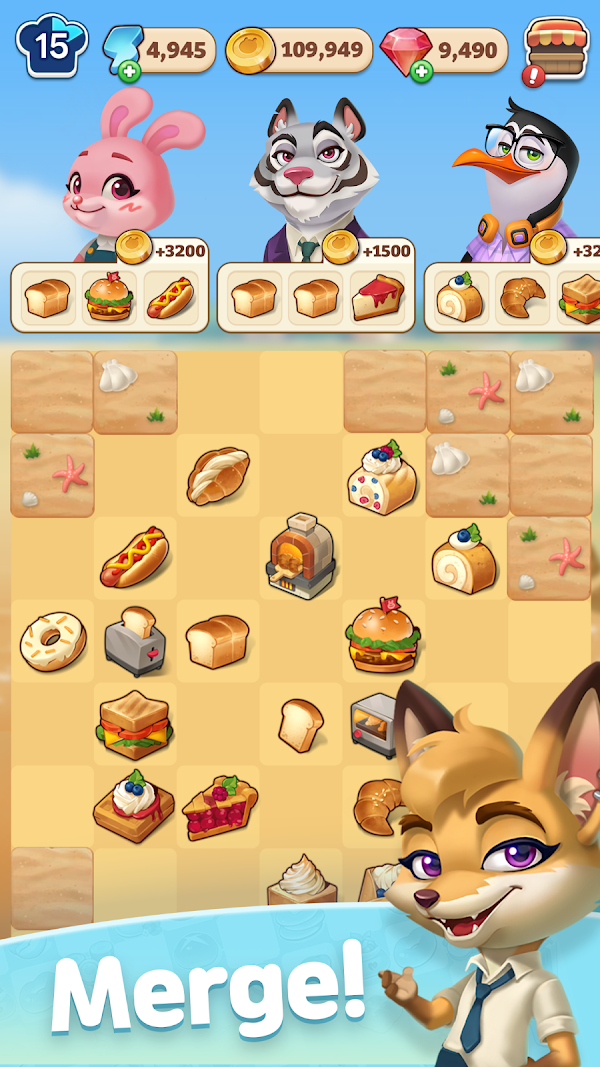Tap the stone bread oven generator
The width and height of the screenshot is (600, 1067).
point(300,555)
